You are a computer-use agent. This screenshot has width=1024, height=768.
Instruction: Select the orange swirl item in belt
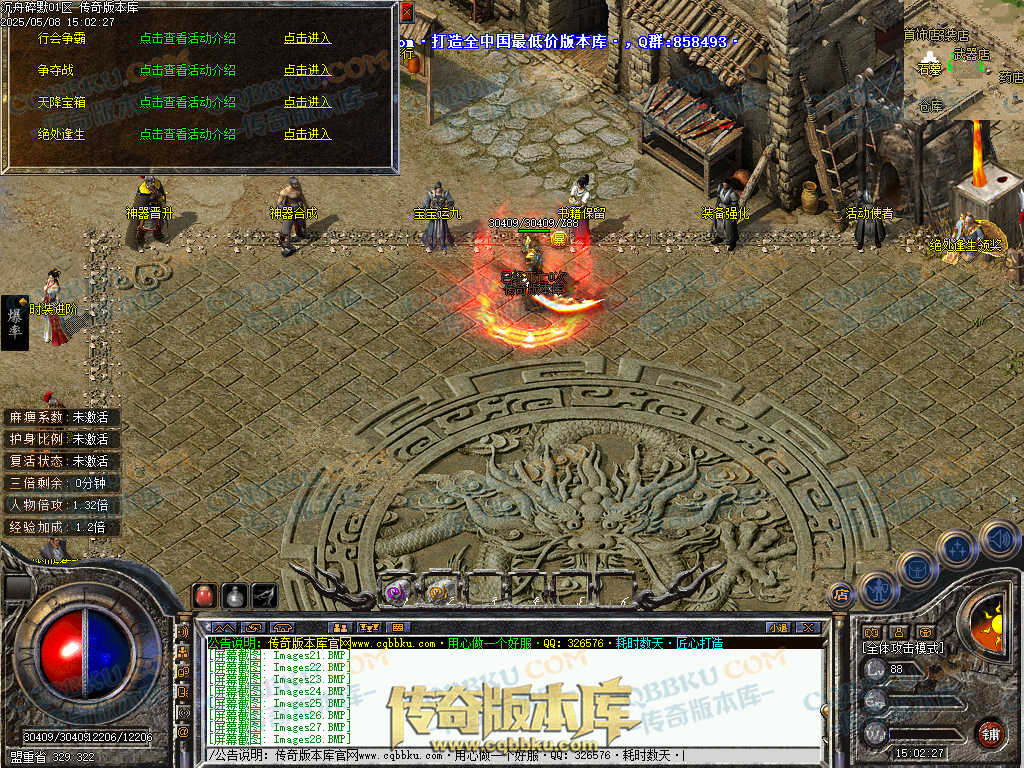point(437,592)
